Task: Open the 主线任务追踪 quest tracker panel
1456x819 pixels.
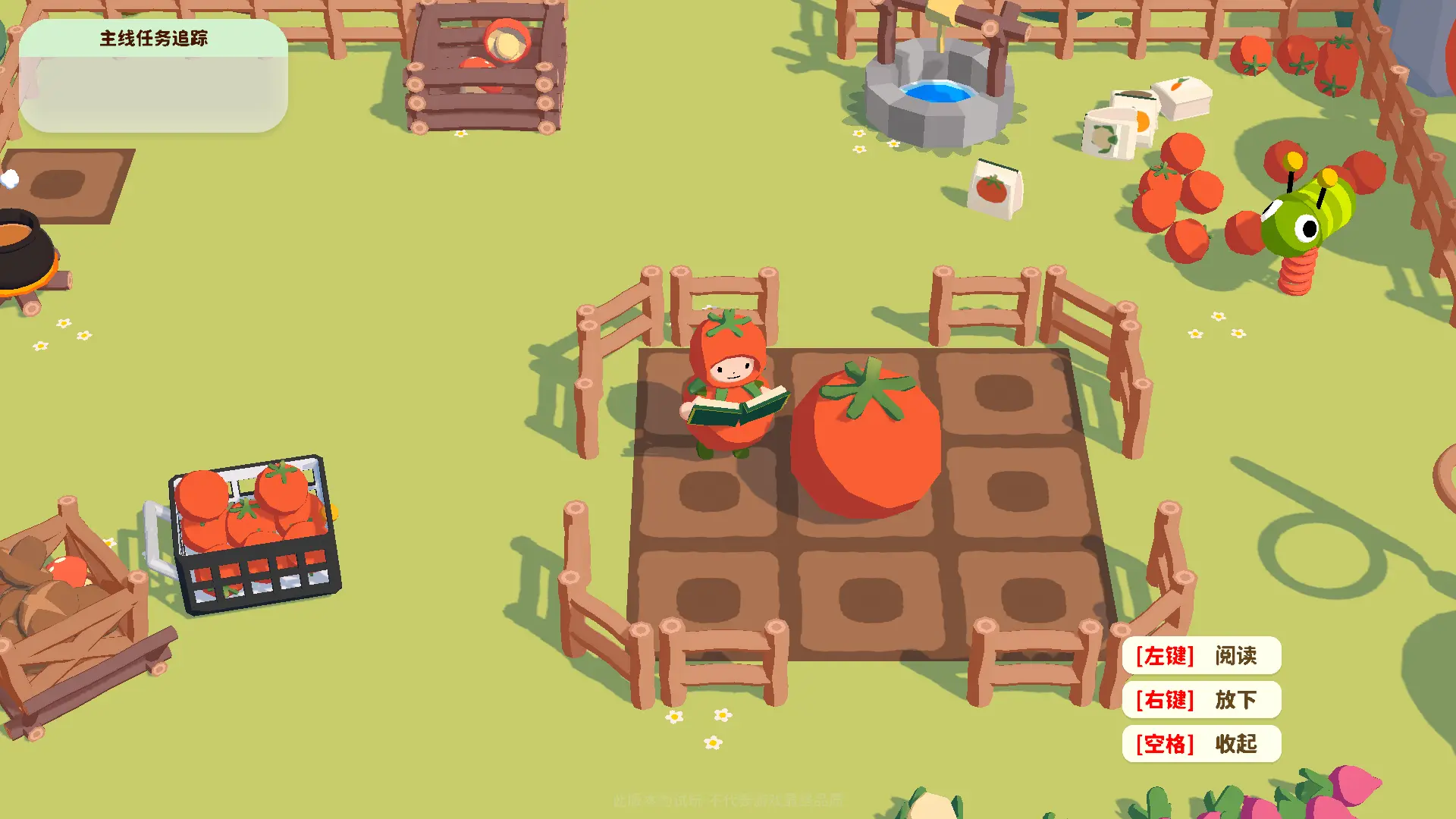Action: tap(153, 39)
